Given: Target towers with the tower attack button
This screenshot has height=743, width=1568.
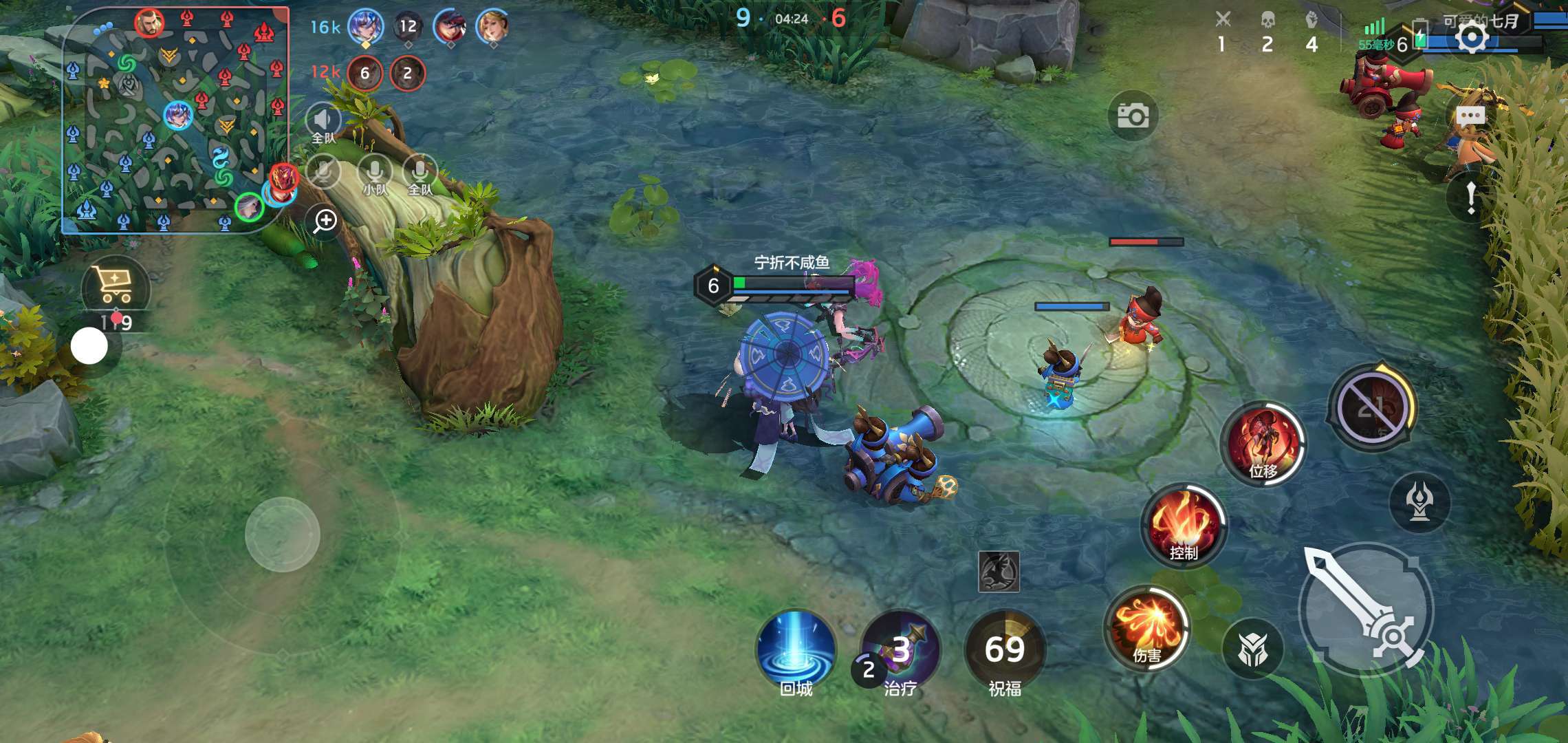Looking at the screenshot, I should tap(1419, 501).
